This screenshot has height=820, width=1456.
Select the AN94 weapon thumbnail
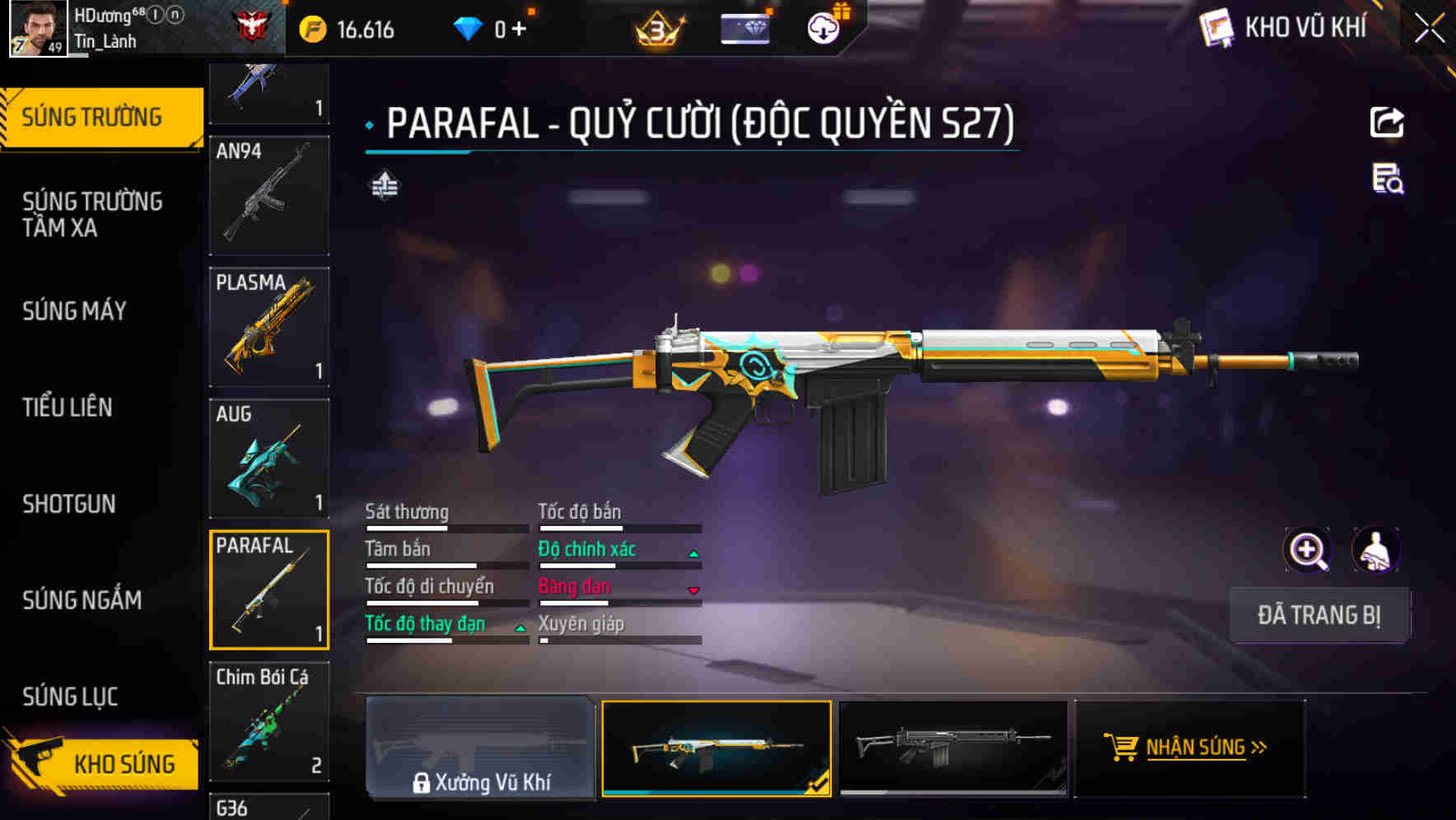tap(268, 194)
